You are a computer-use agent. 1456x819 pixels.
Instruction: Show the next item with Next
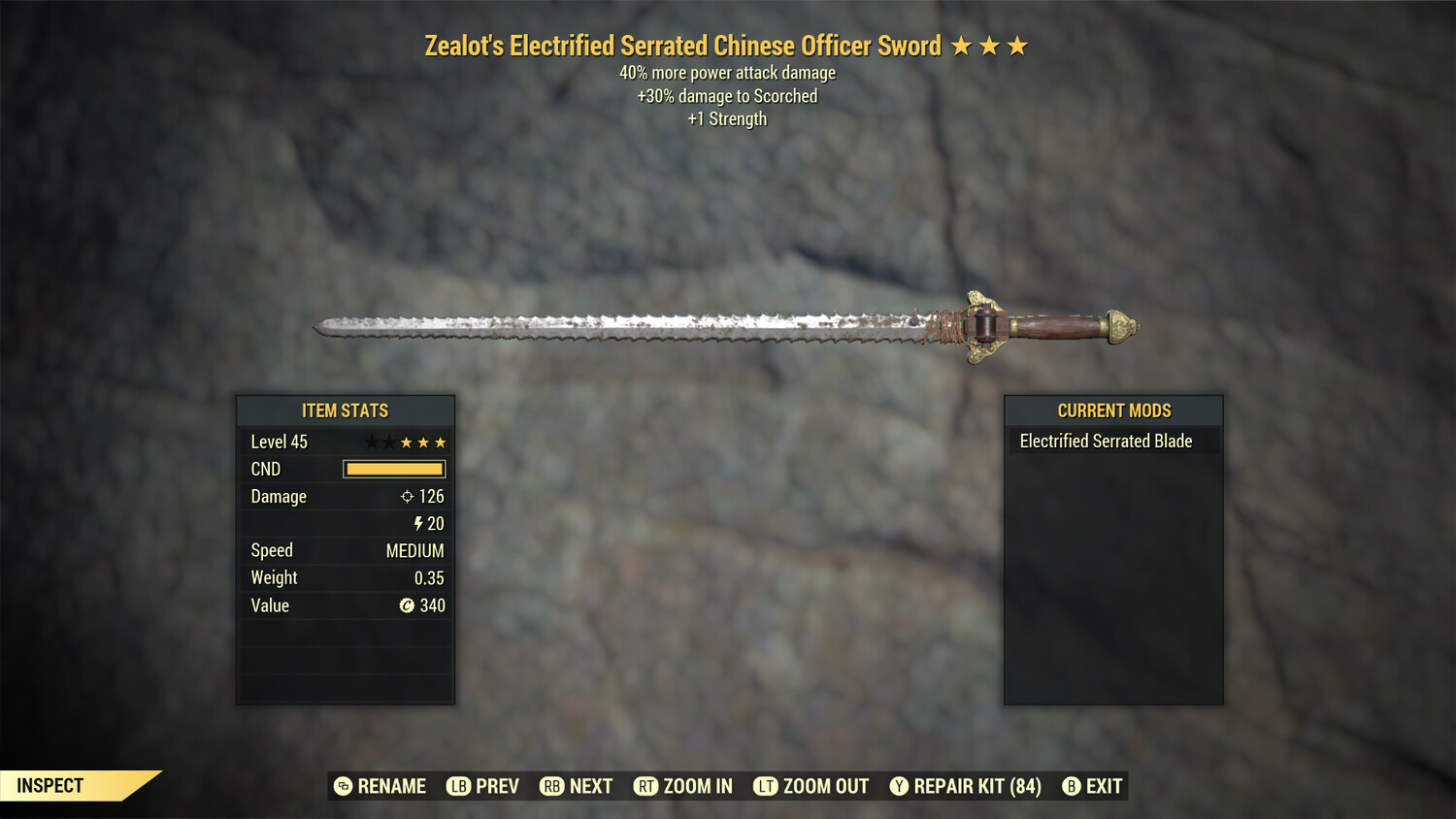click(577, 786)
